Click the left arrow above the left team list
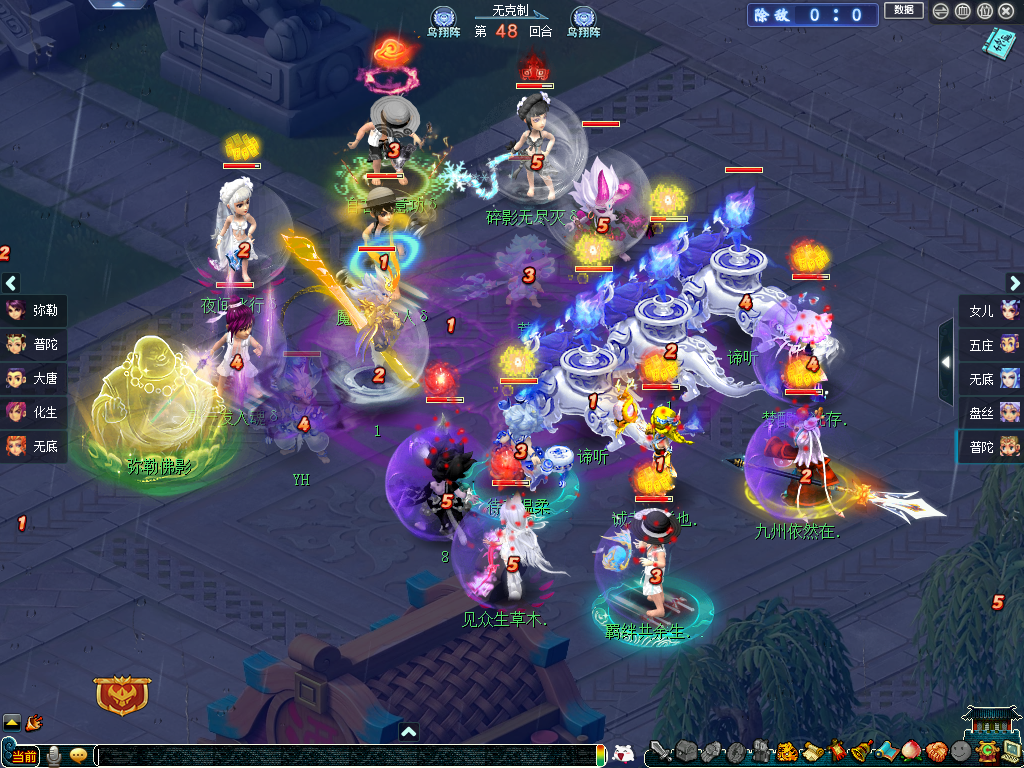The image size is (1024, 768). click(11, 283)
